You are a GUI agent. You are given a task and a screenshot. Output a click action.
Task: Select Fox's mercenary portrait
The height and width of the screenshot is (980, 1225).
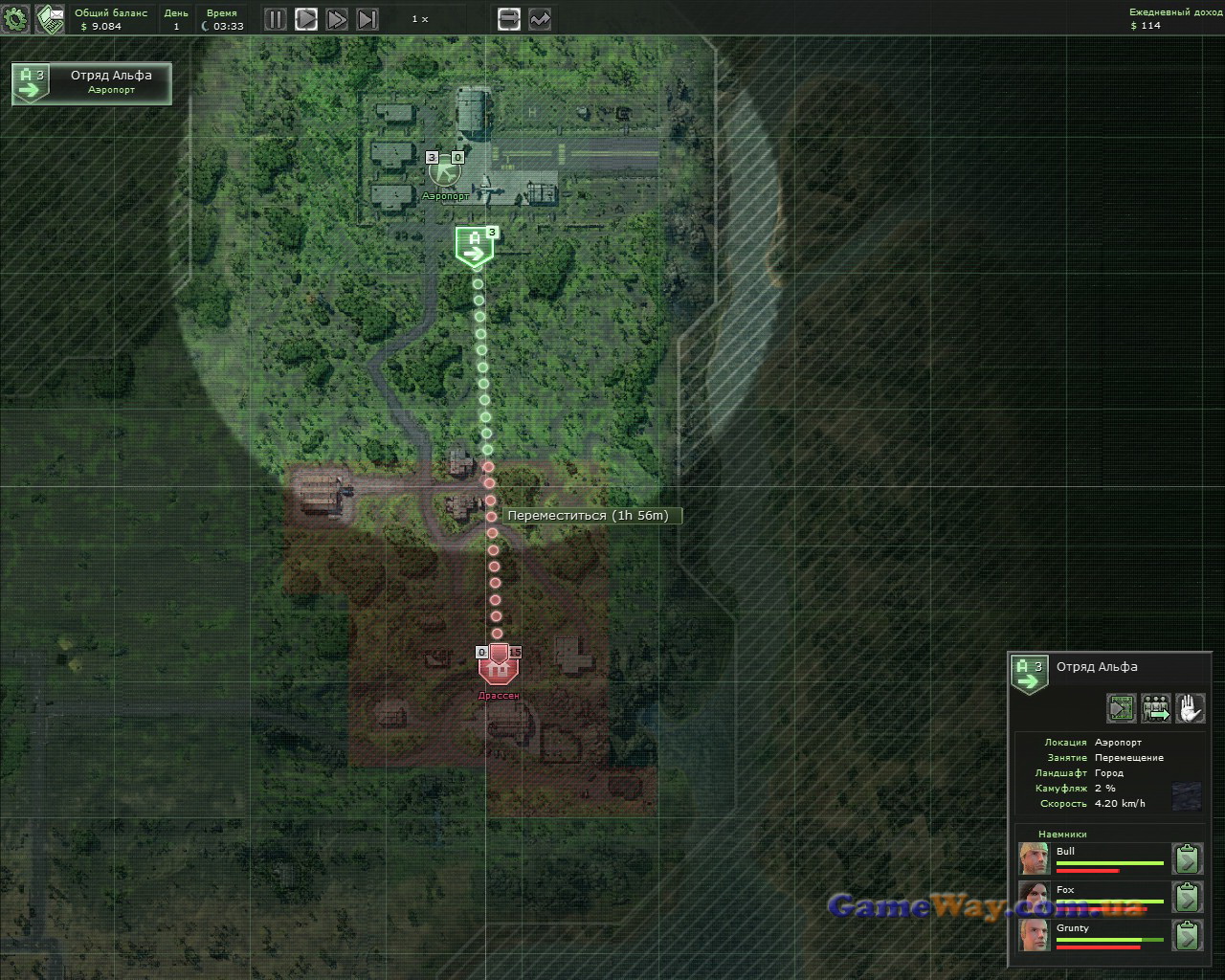coord(1034,897)
